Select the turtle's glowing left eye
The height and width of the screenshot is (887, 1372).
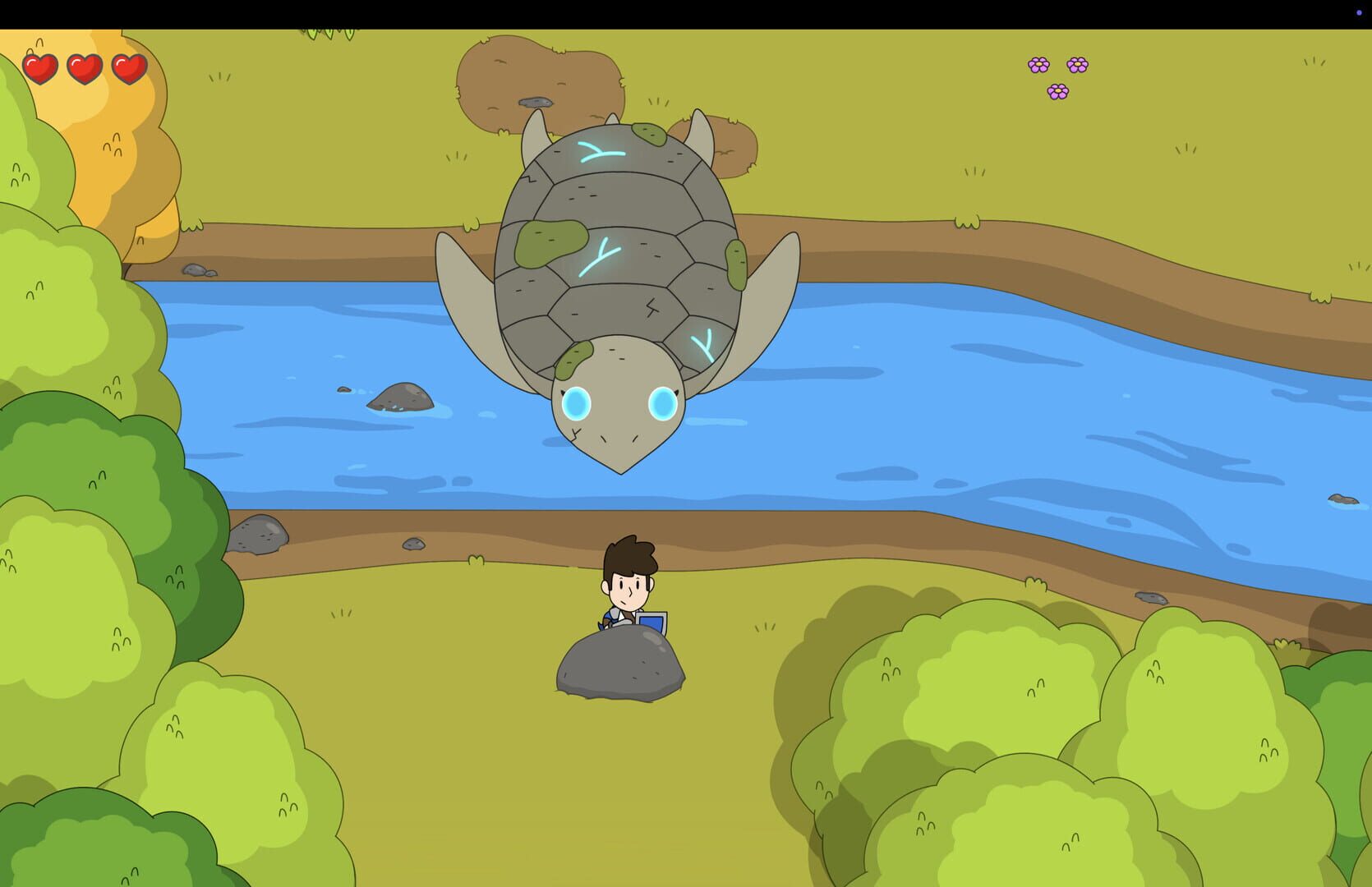578,402
